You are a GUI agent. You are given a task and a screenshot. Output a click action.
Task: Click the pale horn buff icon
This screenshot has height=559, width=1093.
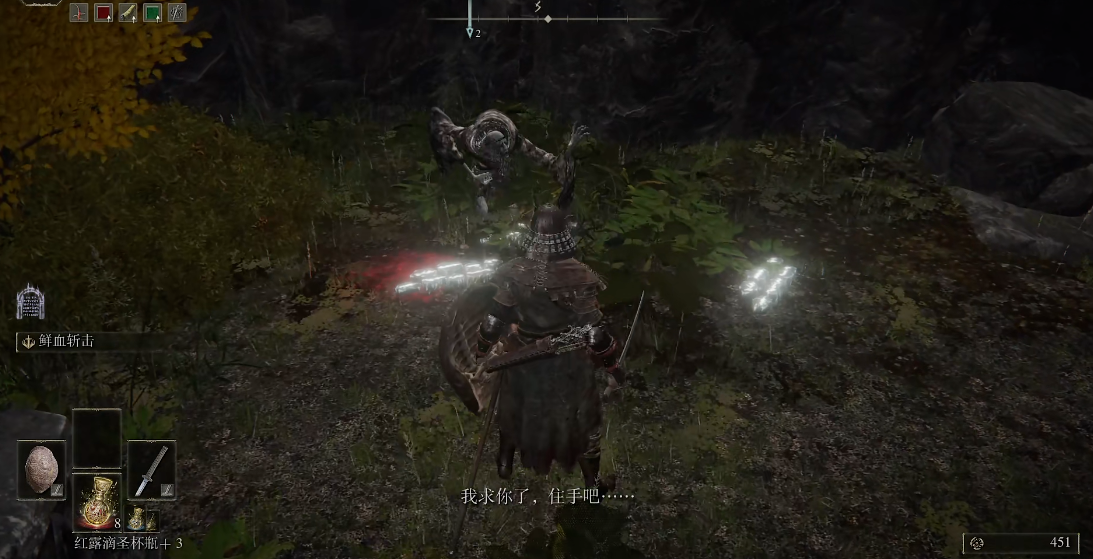click(x=128, y=13)
